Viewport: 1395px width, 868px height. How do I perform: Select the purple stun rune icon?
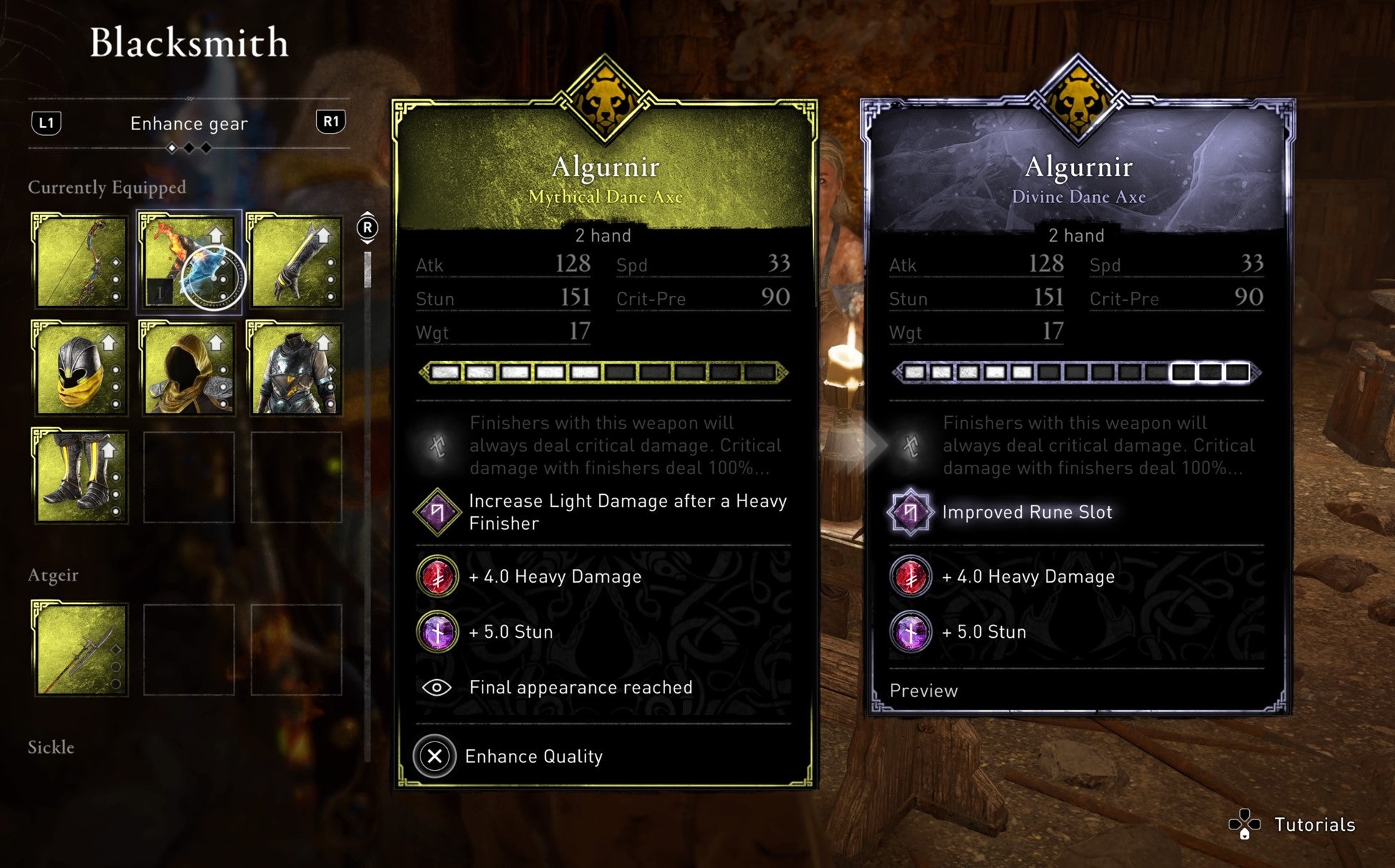[438, 631]
